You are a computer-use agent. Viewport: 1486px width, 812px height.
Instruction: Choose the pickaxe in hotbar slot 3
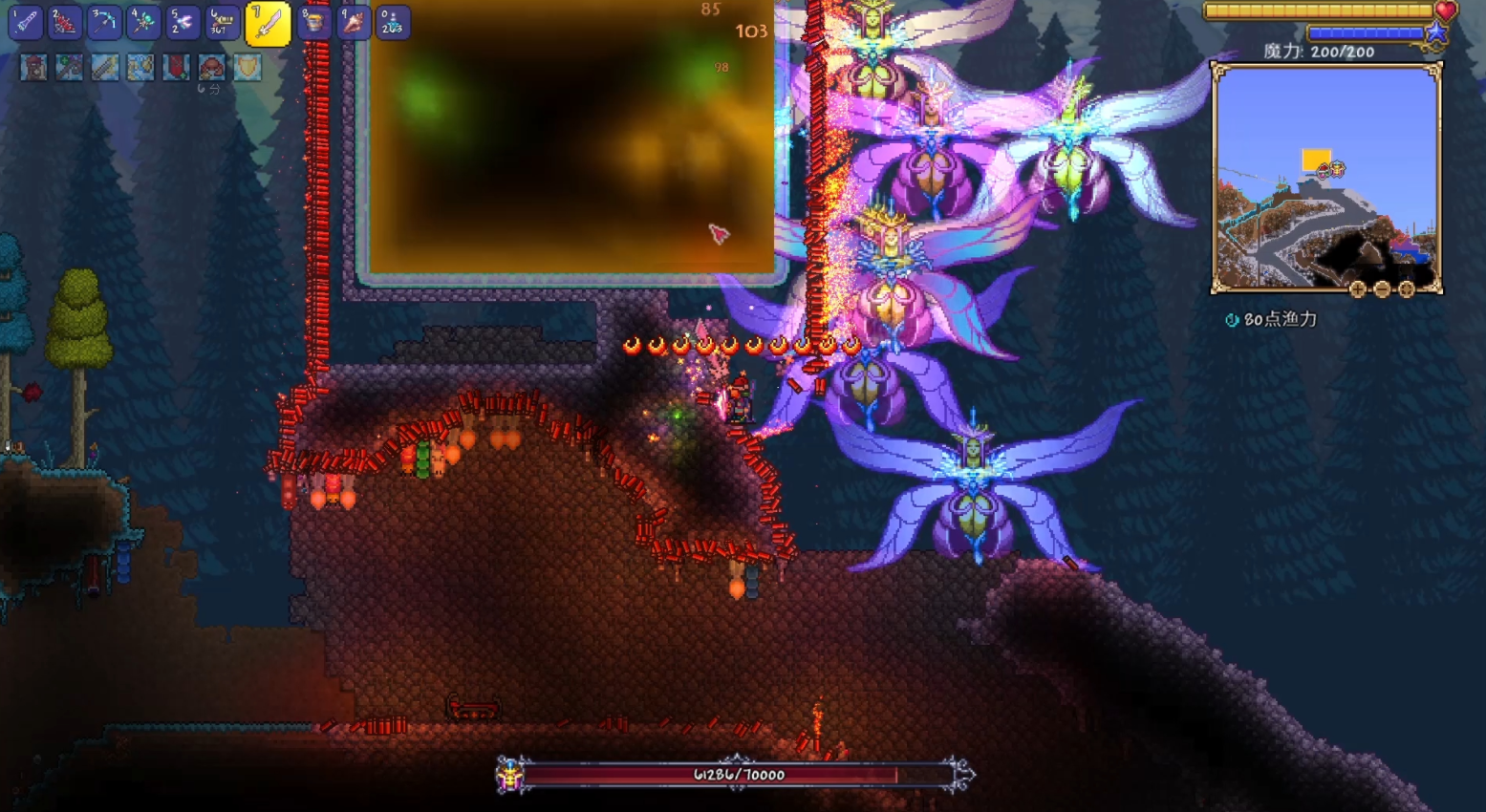[104, 23]
